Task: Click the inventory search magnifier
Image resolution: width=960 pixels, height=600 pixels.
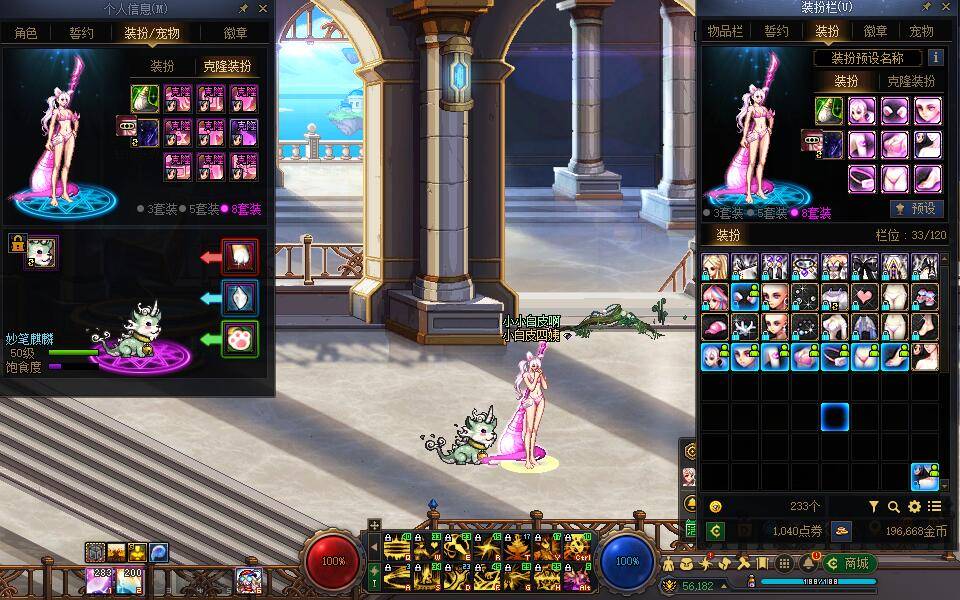Action: [x=894, y=507]
